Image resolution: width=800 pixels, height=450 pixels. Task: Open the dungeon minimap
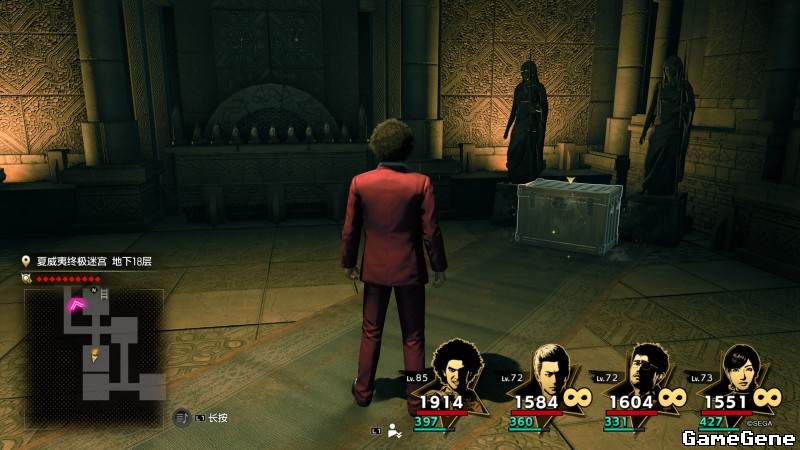click(x=95, y=345)
